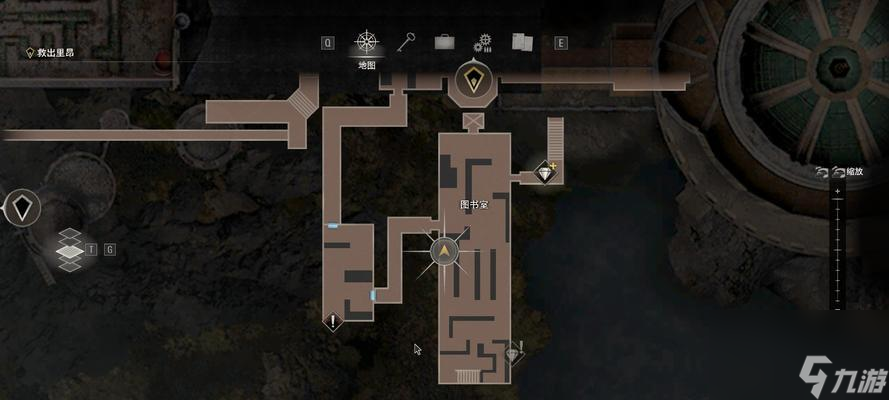Open the key items tab
Viewport: 889px width, 400px height.
(406, 43)
